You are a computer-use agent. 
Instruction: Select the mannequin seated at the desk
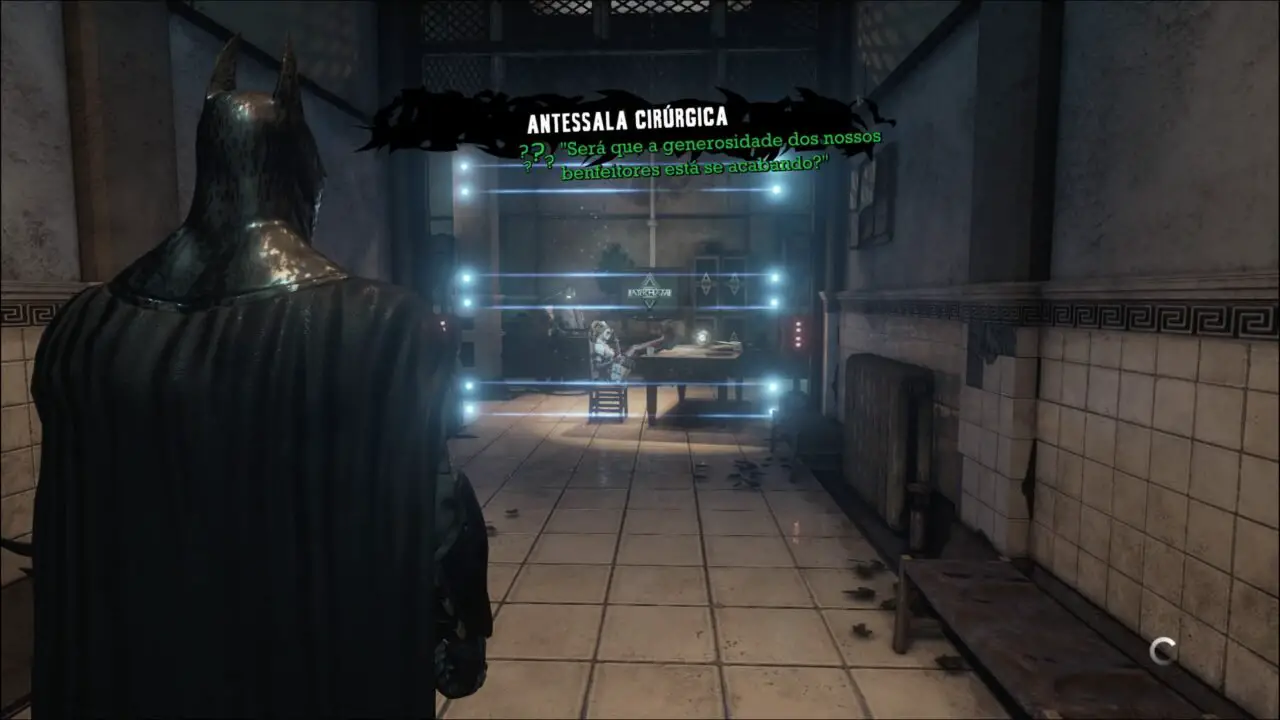click(604, 347)
